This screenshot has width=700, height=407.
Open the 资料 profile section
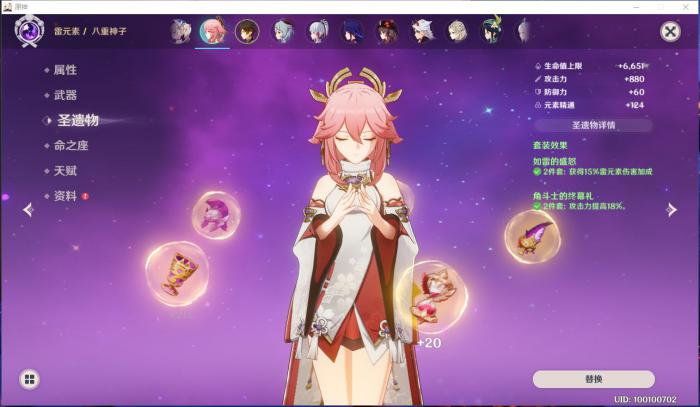(65, 196)
